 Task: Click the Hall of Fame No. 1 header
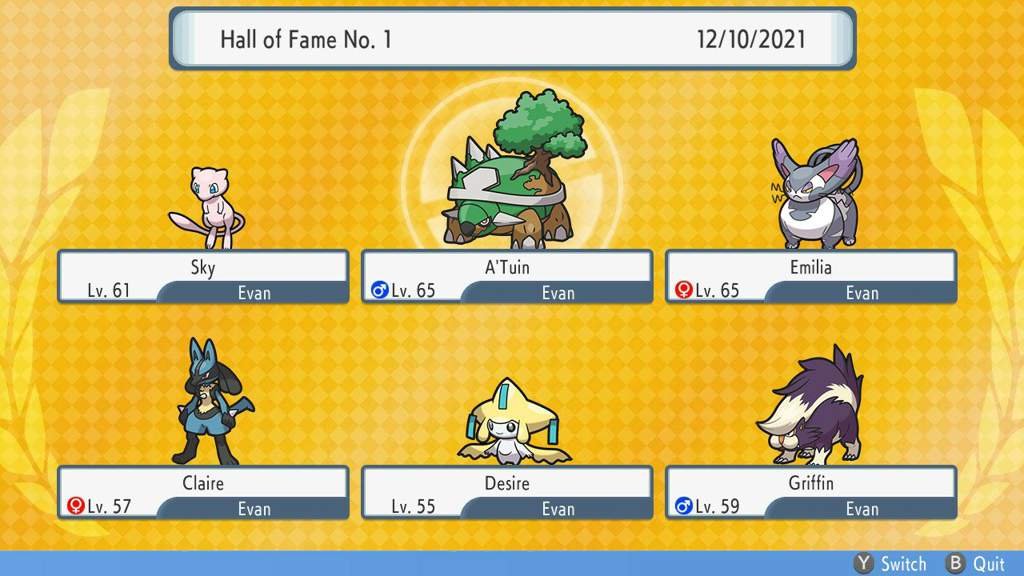(x=512, y=39)
